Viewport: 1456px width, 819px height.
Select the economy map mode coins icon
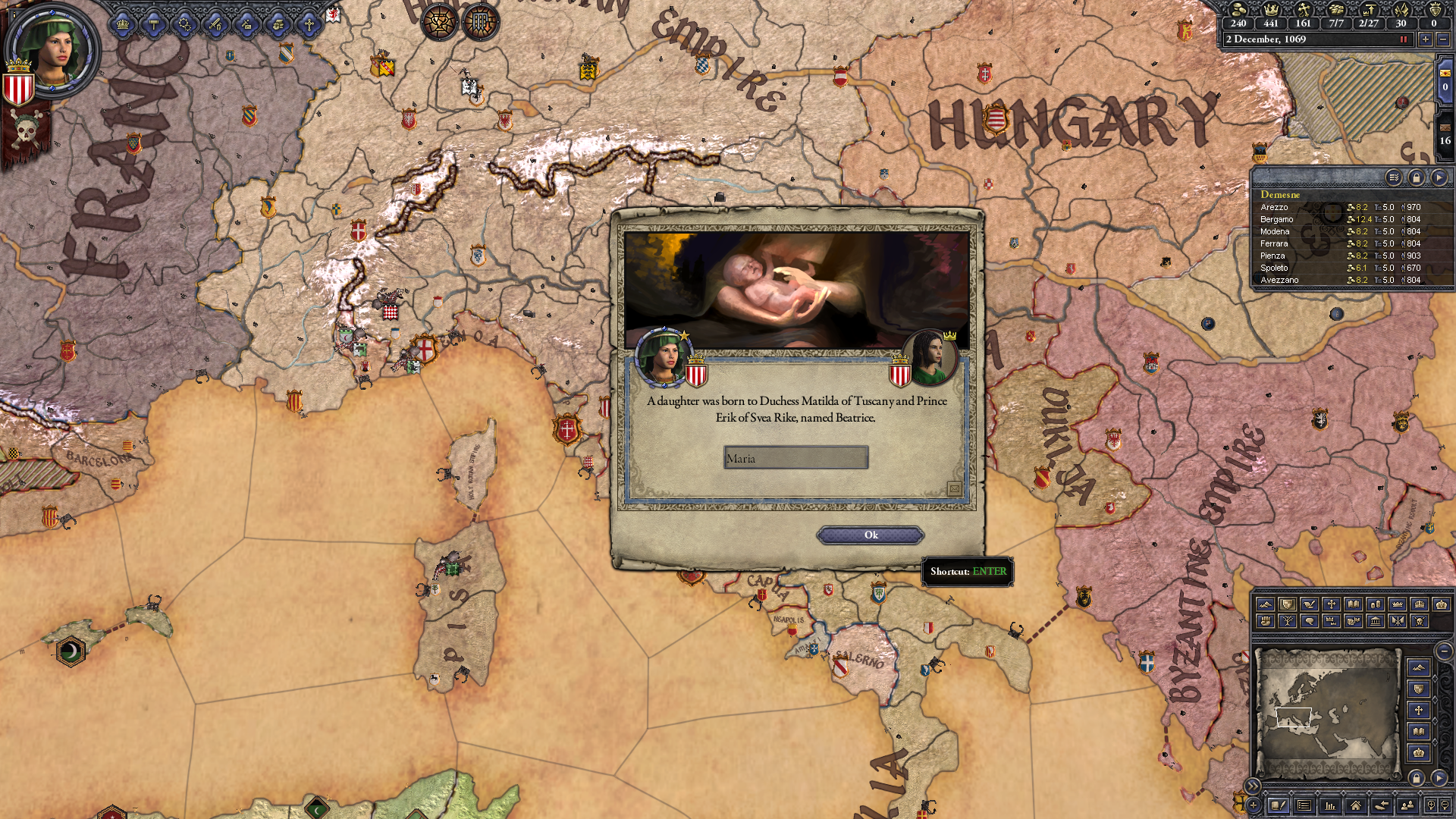pyautogui.click(x=1375, y=604)
